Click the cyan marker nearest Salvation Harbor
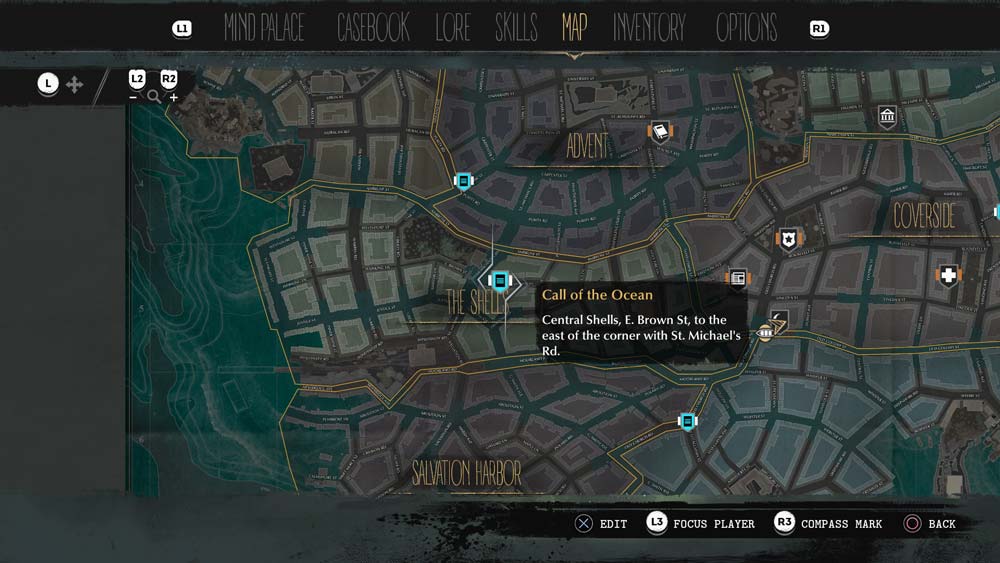Image resolution: width=1000 pixels, height=563 pixels. tap(687, 421)
